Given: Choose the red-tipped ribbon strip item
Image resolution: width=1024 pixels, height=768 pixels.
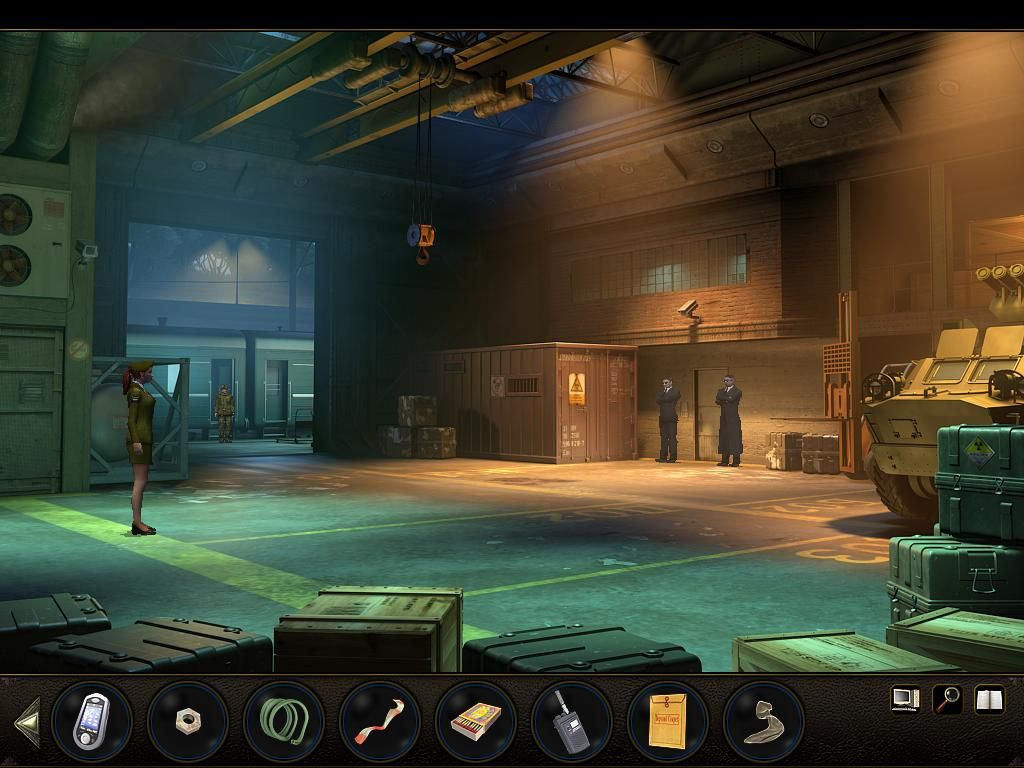Looking at the screenshot, I should pyautogui.click(x=379, y=720).
